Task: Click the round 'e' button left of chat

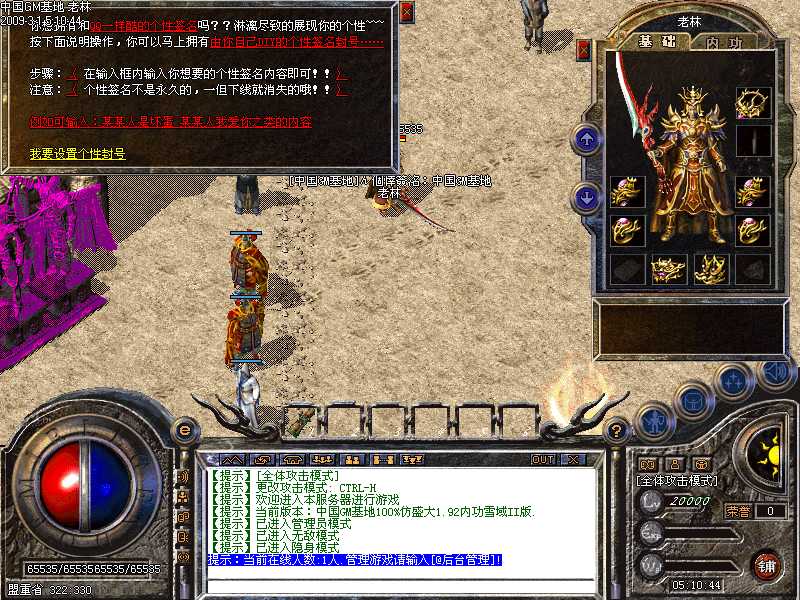Action: click(x=184, y=430)
